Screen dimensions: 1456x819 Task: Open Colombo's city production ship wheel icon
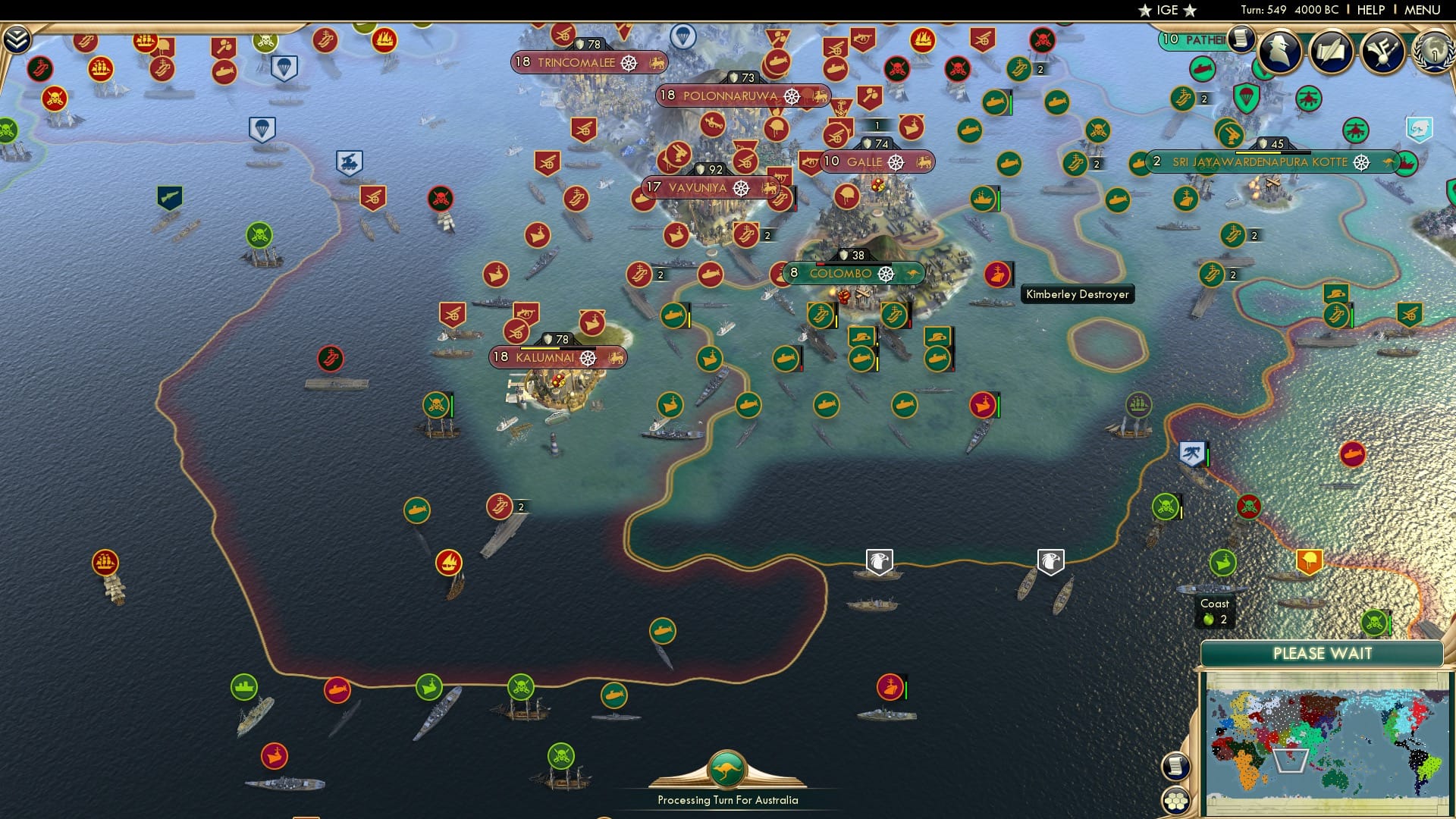tap(884, 274)
